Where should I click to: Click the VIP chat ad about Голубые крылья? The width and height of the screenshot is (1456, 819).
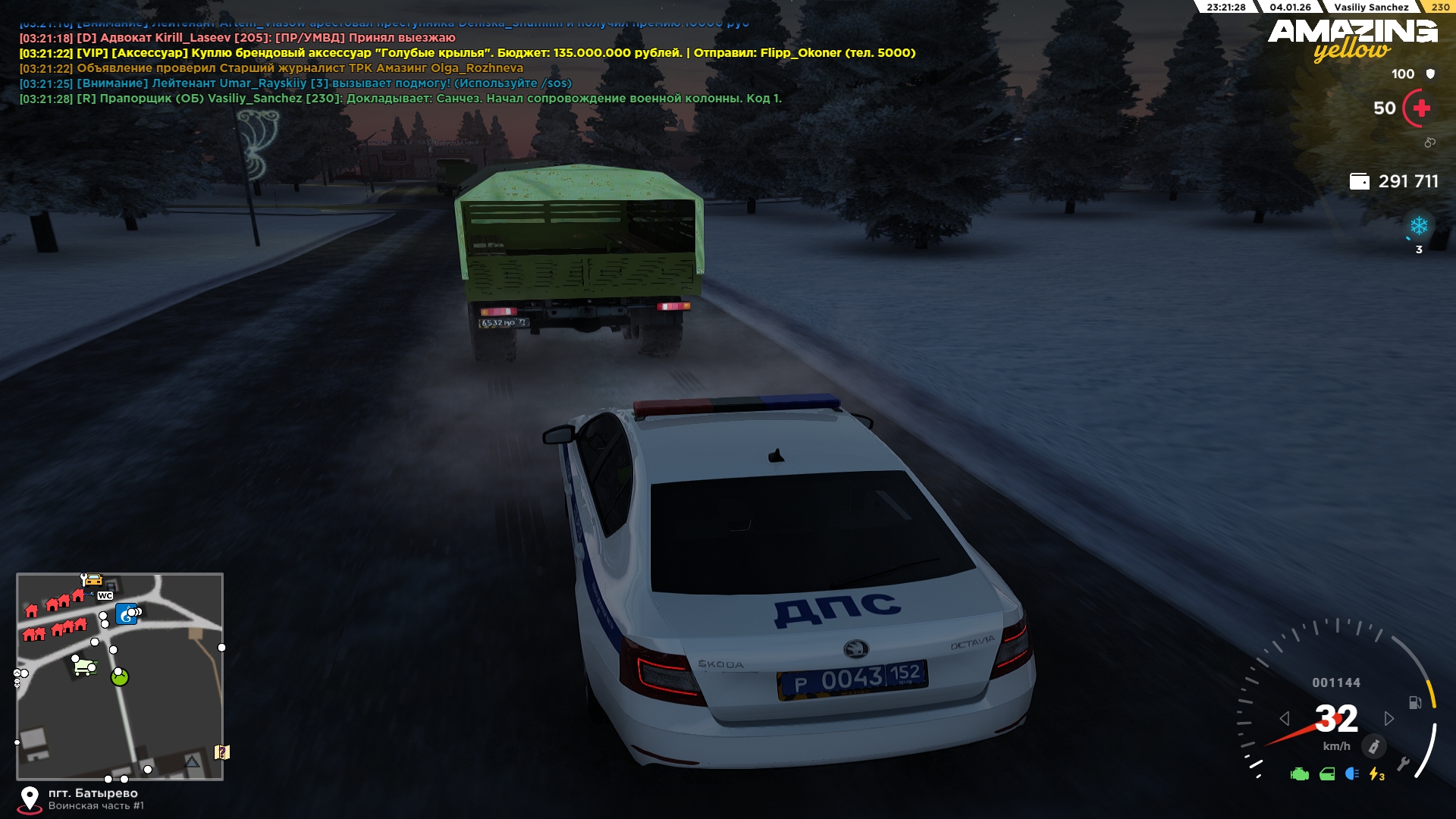point(467,53)
